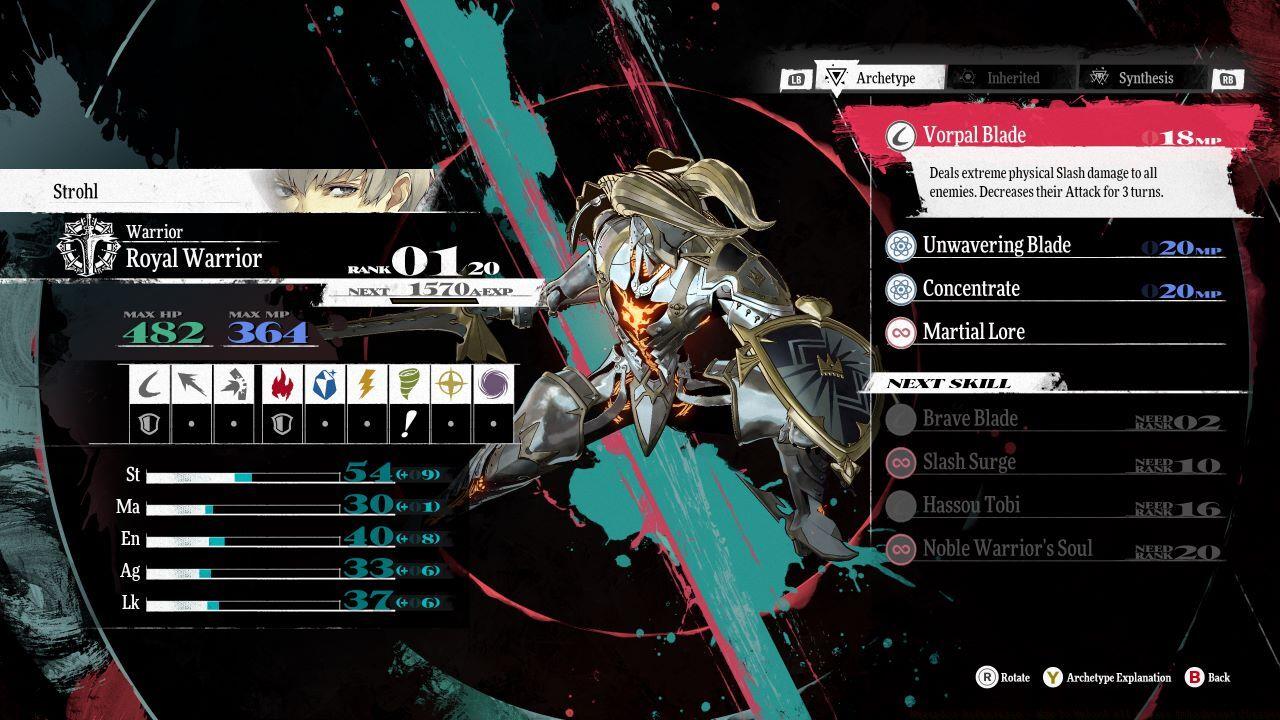The width and height of the screenshot is (1280, 720).
Task: Click the Wind affinity tornado icon
Action: (408, 383)
